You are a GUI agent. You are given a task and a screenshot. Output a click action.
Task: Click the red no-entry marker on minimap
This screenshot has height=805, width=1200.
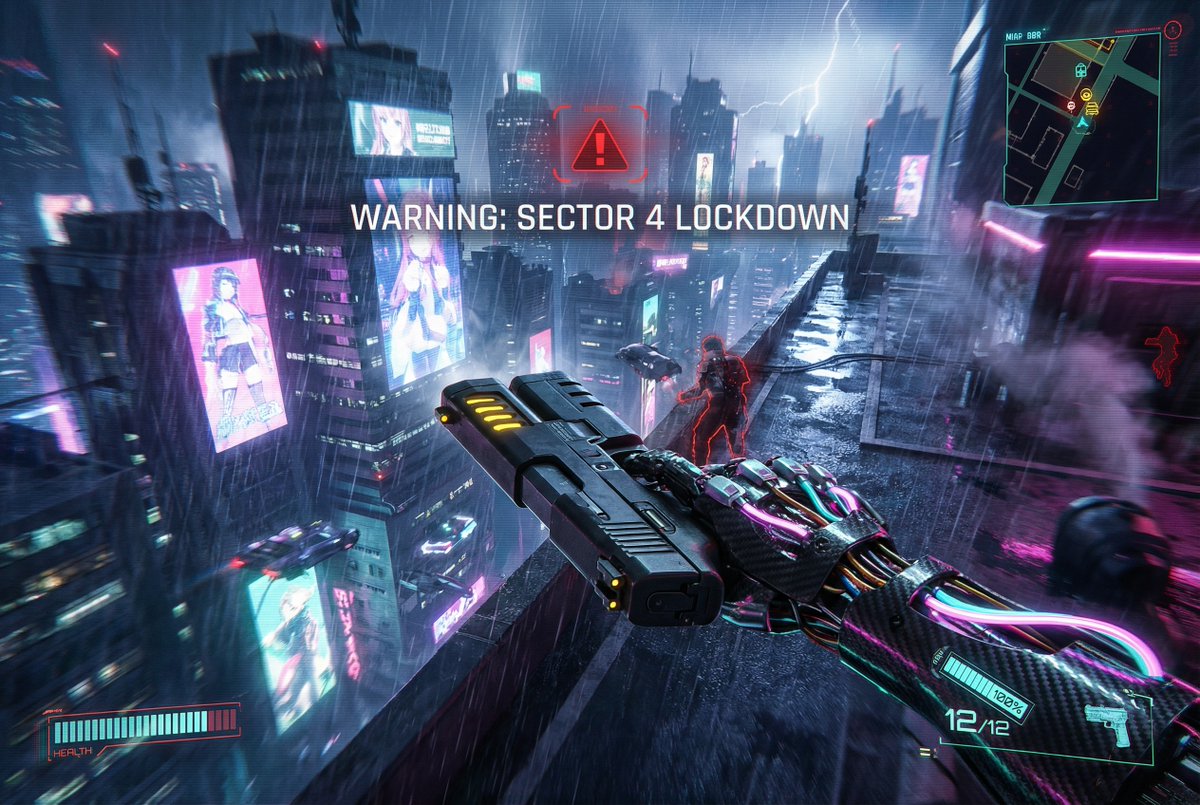click(1071, 105)
